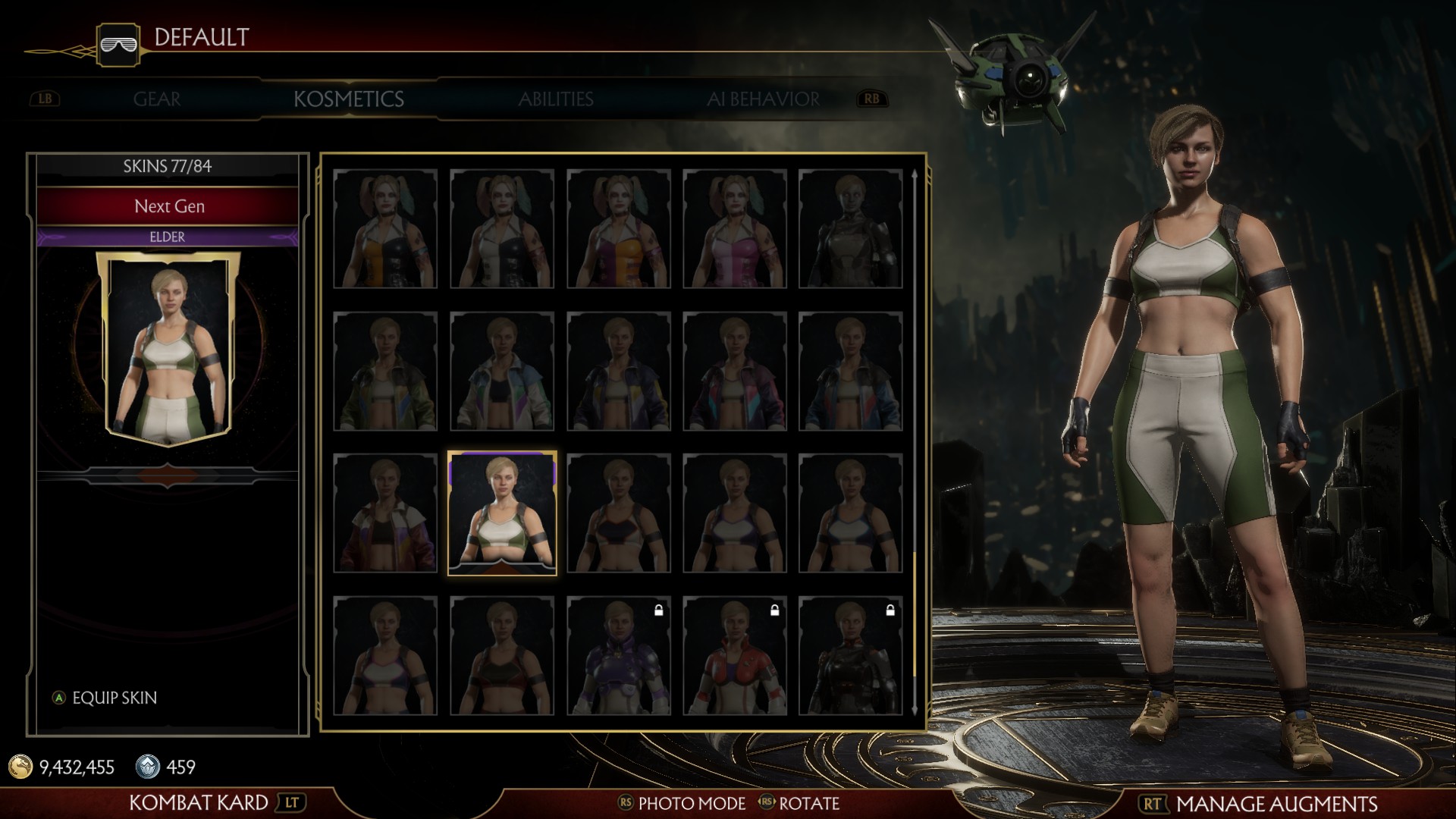Open the Abilities tab

point(556,99)
